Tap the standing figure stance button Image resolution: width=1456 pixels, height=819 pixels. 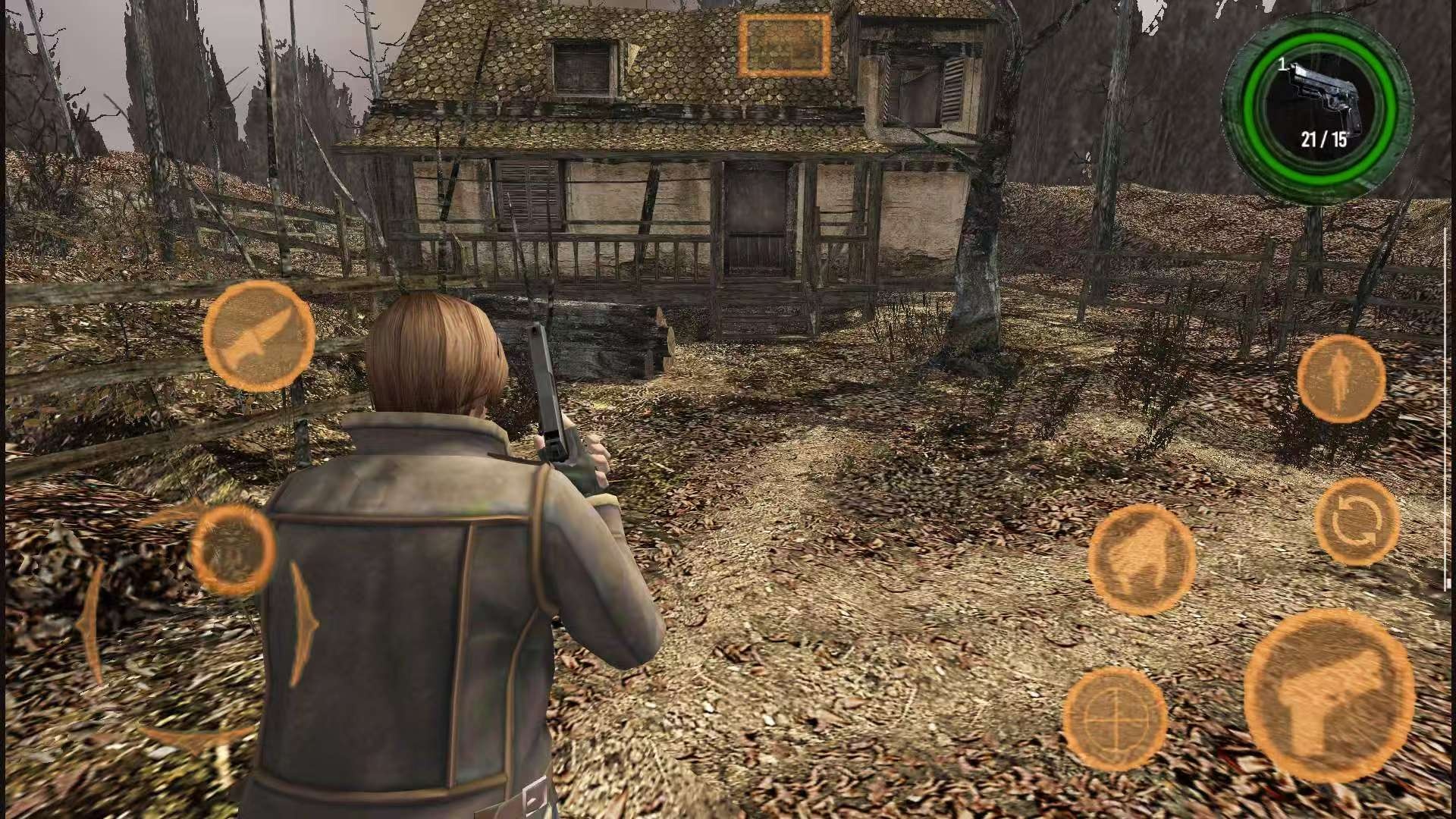1341,378
